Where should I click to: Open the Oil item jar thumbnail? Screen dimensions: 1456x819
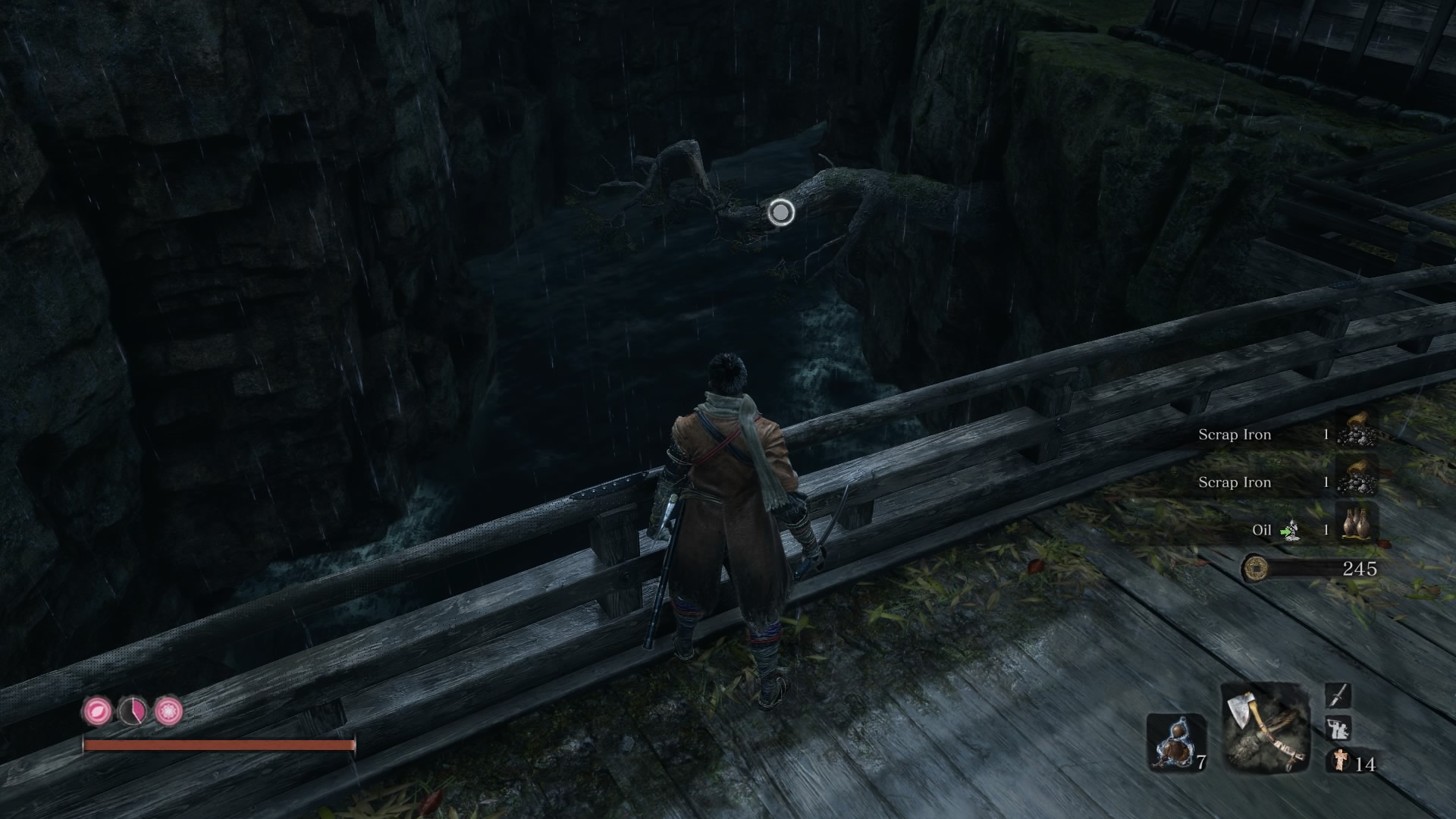pos(1356,523)
